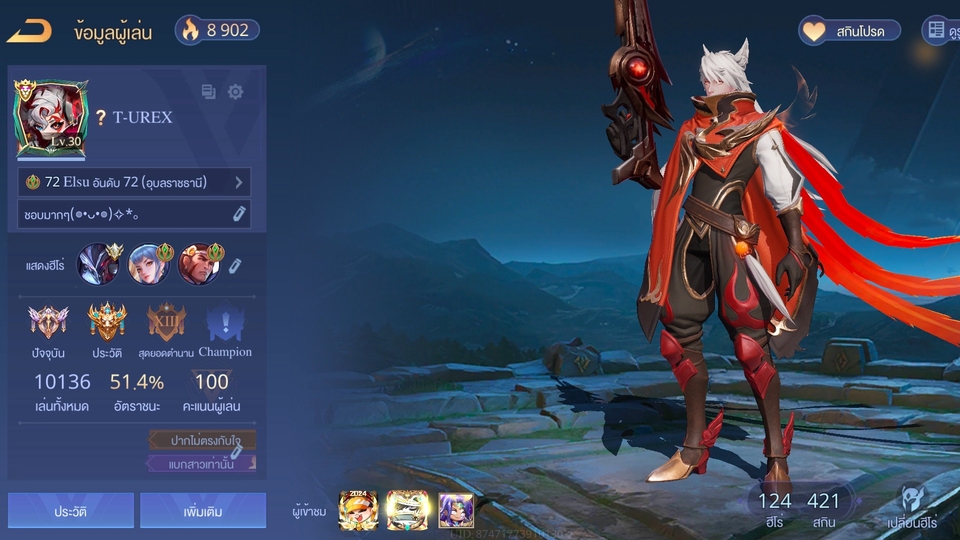Viewport: 960px width, 540px height.
Task: Select the first showcased hero portrait
Action: (98, 264)
